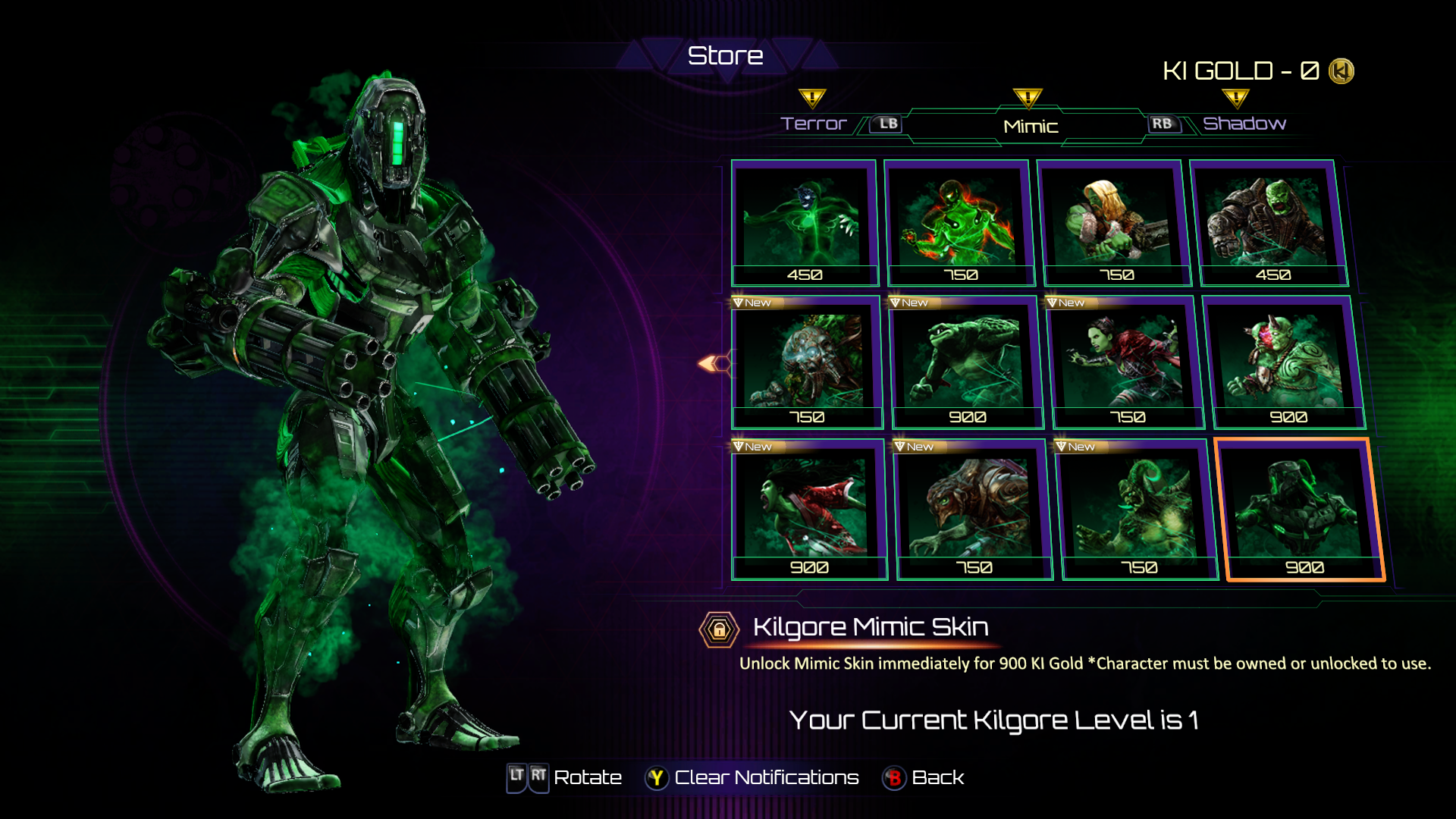The height and width of the screenshot is (819, 1456).
Task: Click the Rotate character option
Action: [587, 778]
